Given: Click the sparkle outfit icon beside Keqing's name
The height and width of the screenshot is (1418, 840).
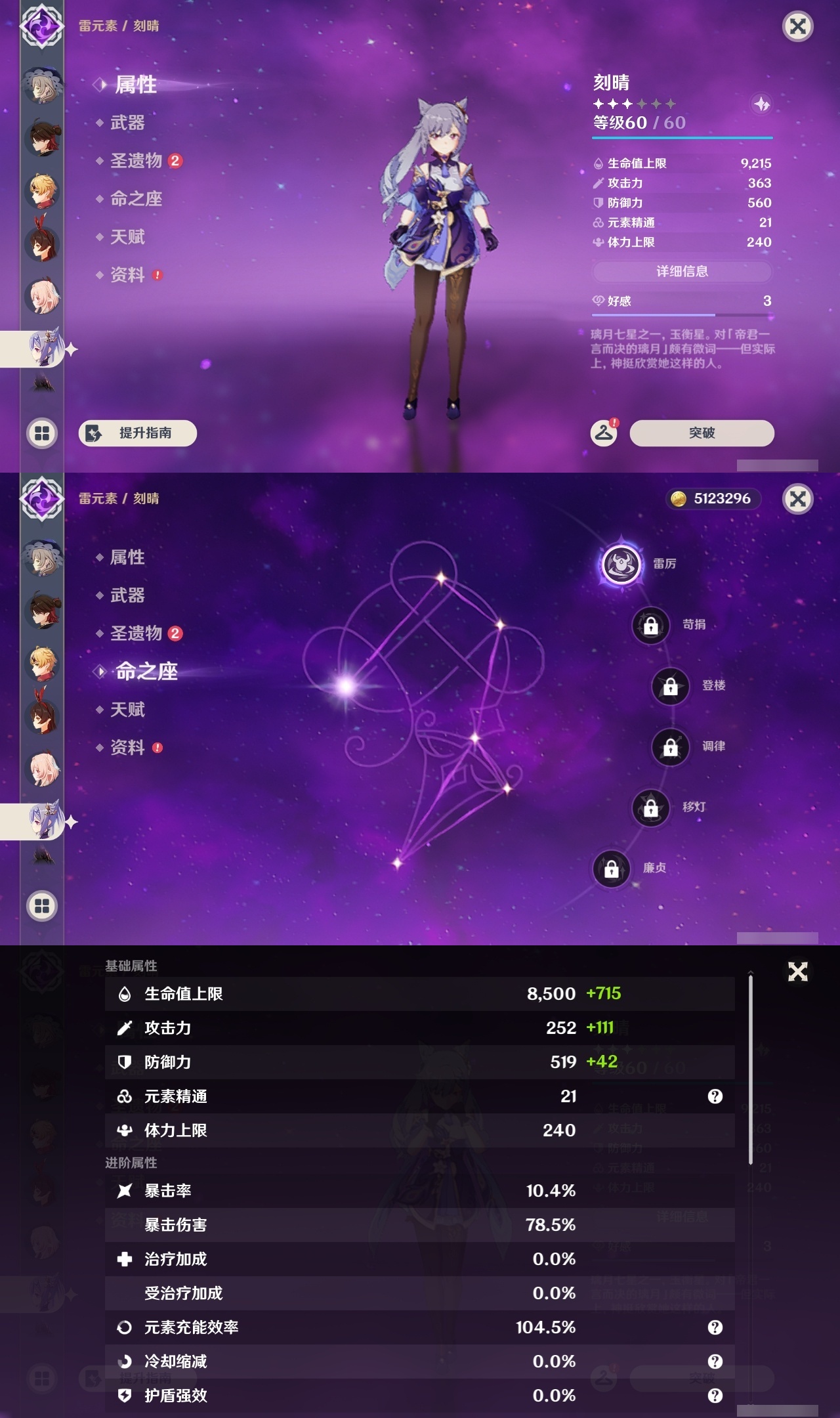Looking at the screenshot, I should pos(761,104).
